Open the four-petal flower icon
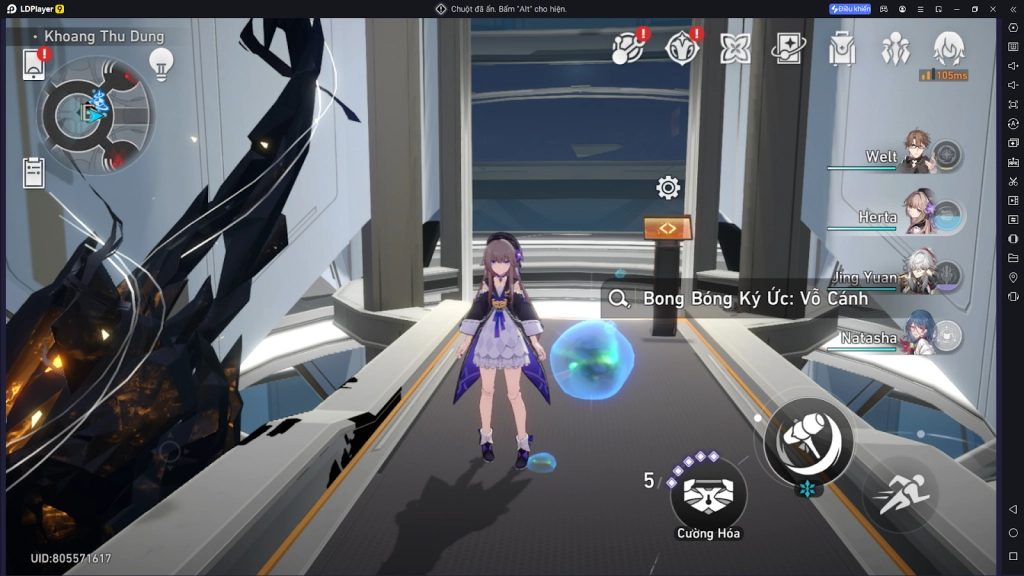 click(735, 49)
